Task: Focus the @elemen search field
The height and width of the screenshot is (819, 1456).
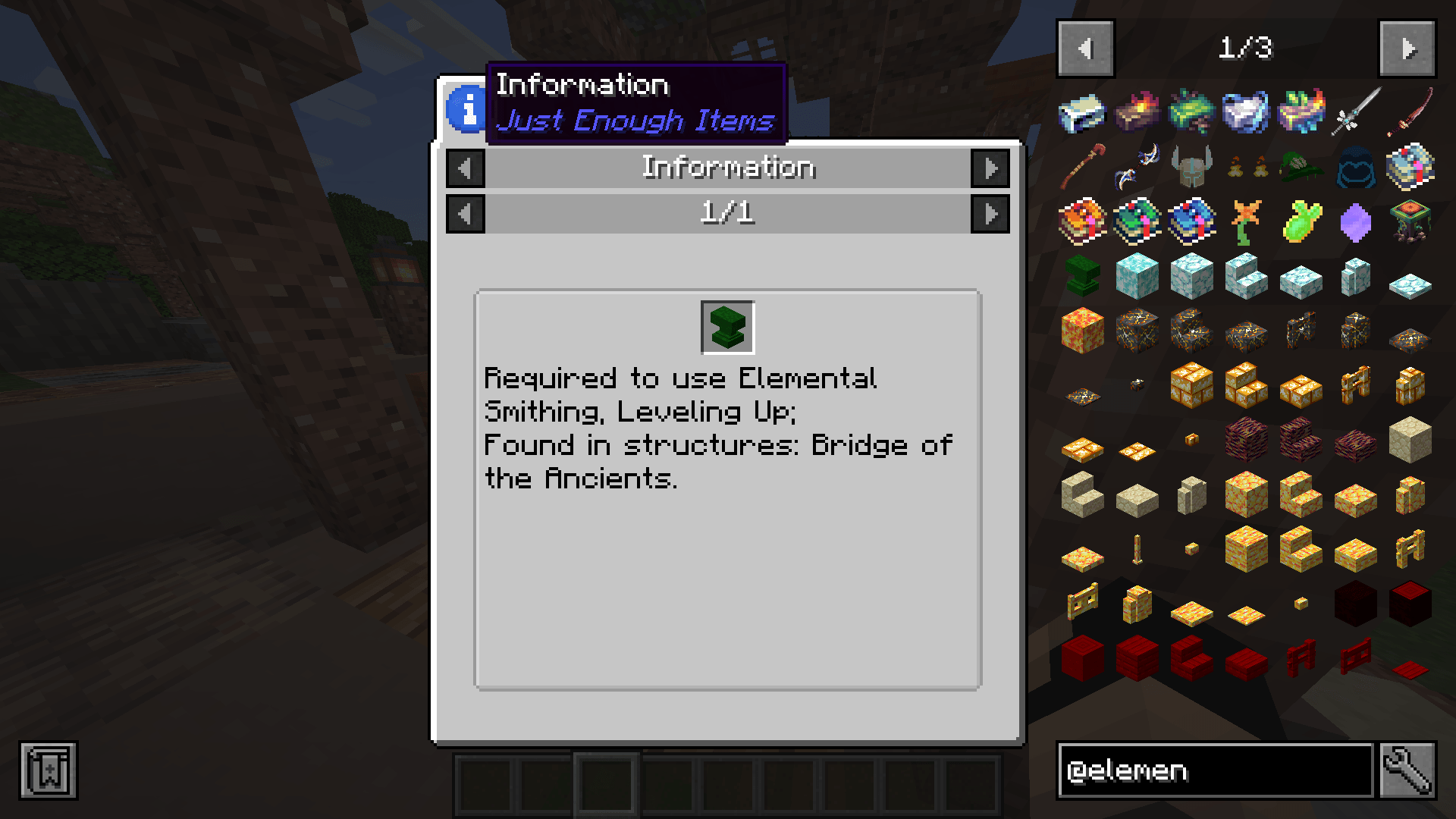Action: [x=1215, y=770]
